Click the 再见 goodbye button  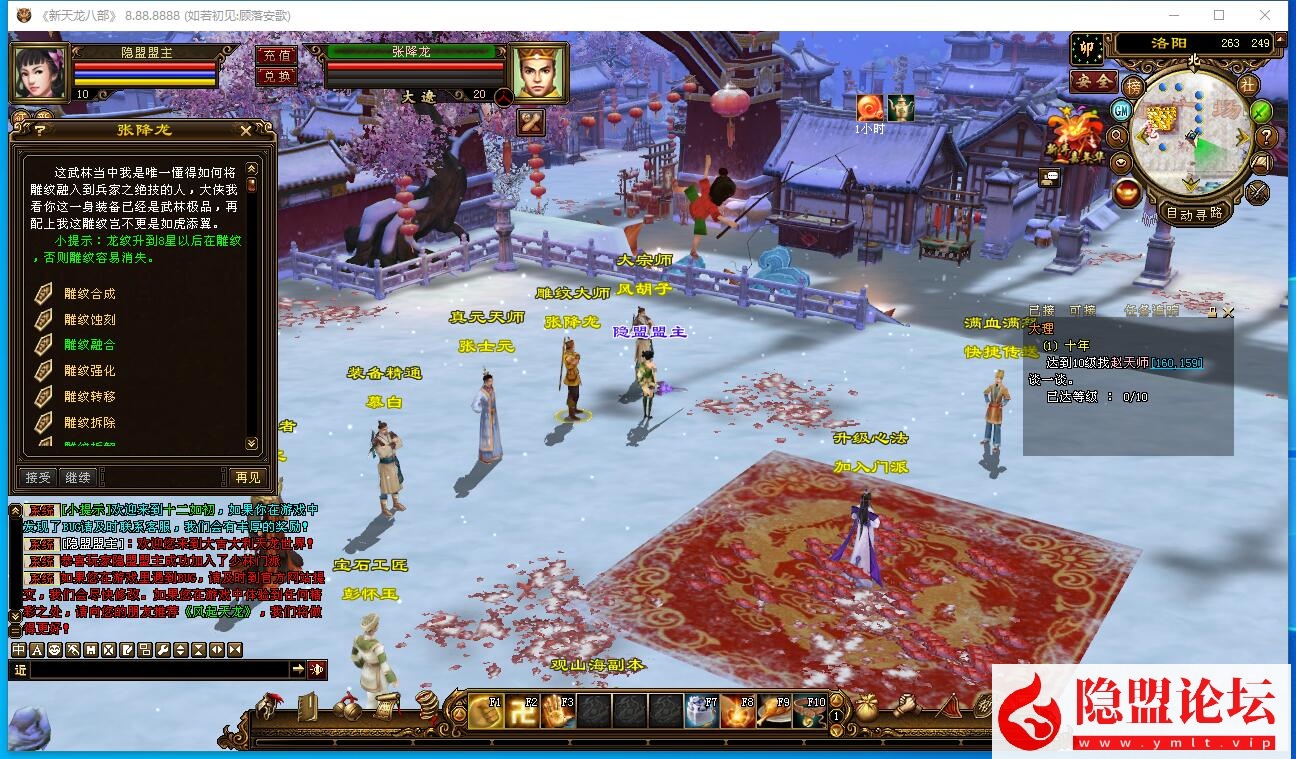(247, 478)
